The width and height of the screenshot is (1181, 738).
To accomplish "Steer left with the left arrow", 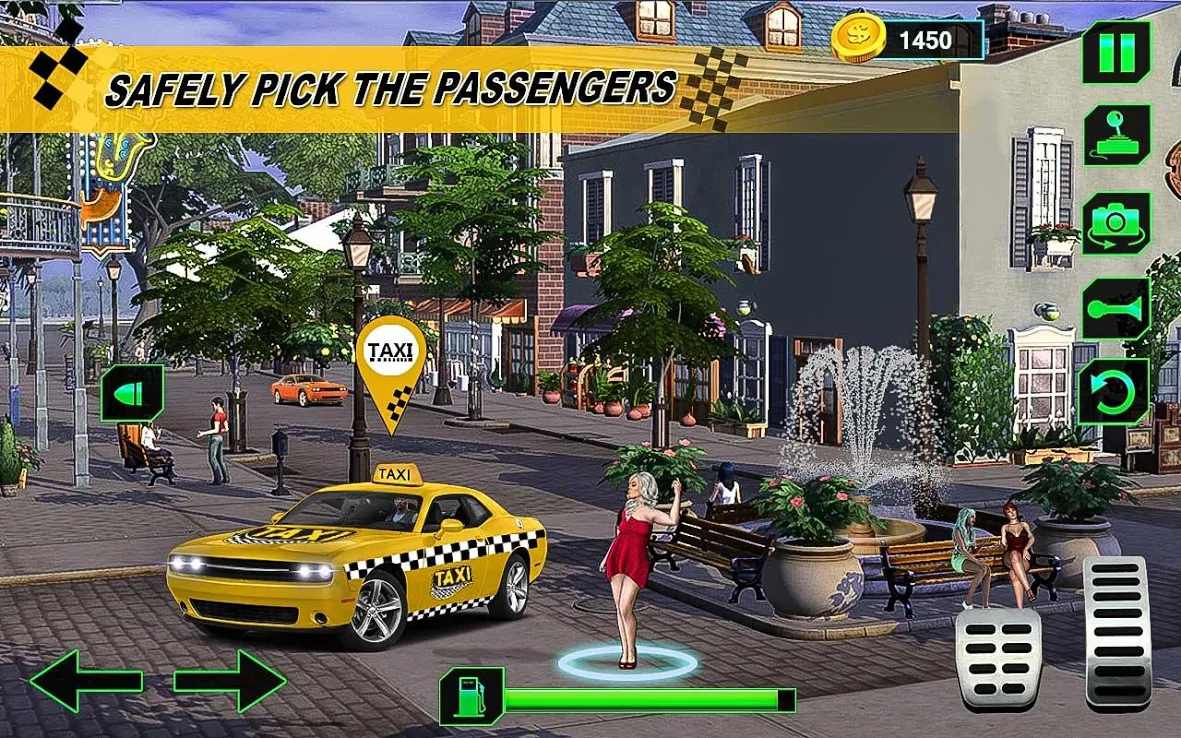I will [86, 681].
